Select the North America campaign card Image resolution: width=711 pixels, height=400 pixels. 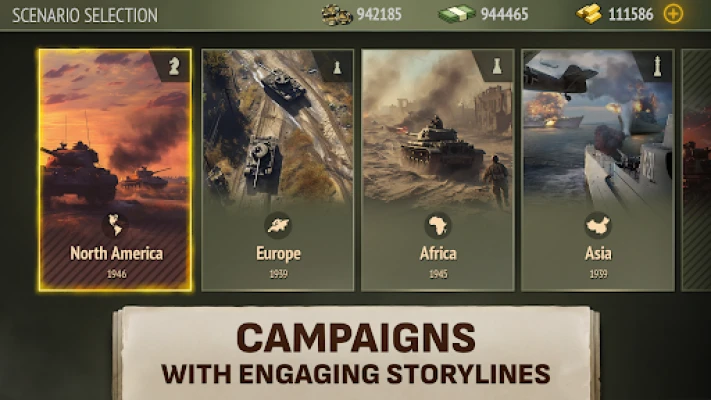(x=114, y=170)
